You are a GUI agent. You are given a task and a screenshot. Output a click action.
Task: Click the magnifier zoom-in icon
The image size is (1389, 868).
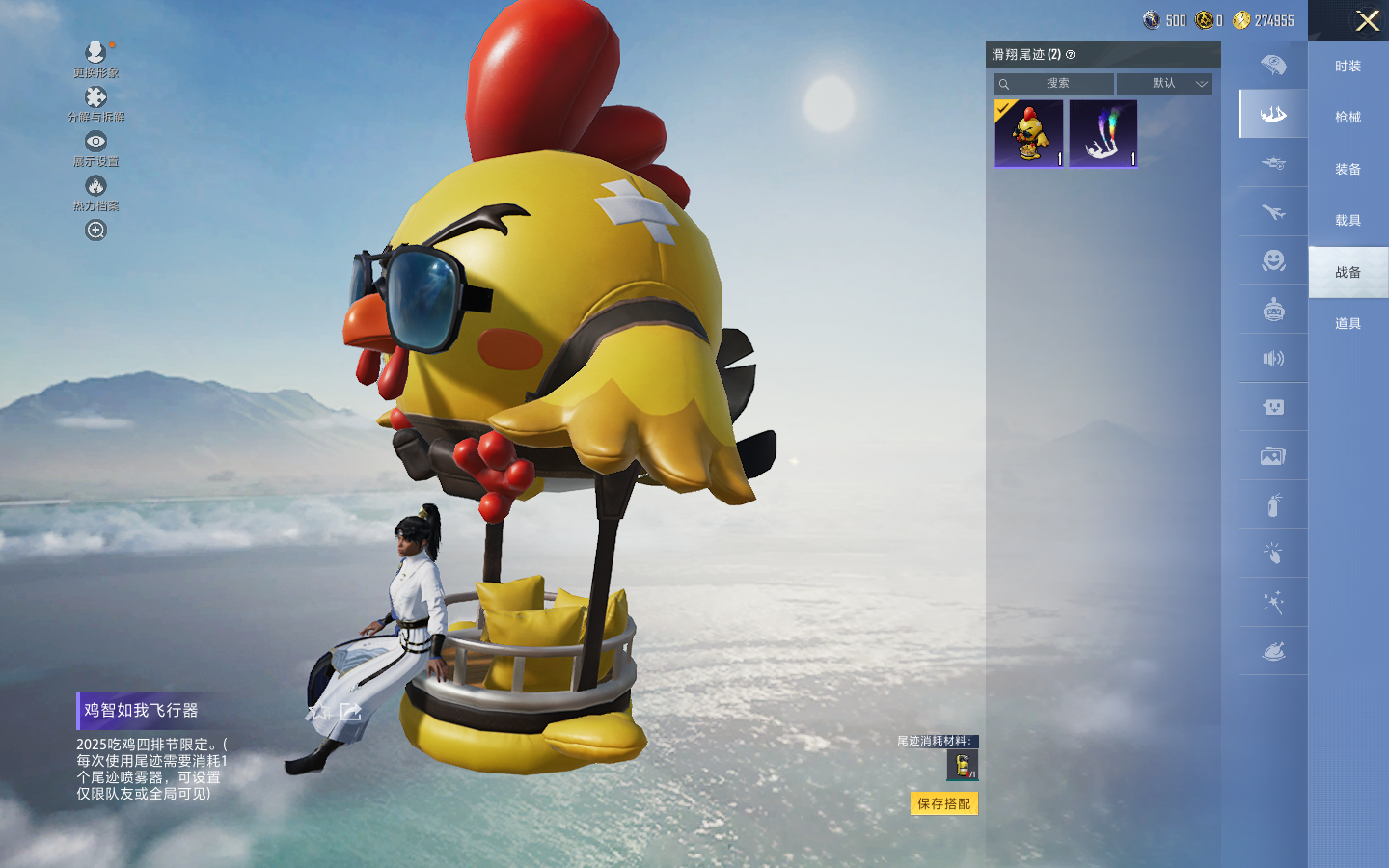(95, 231)
